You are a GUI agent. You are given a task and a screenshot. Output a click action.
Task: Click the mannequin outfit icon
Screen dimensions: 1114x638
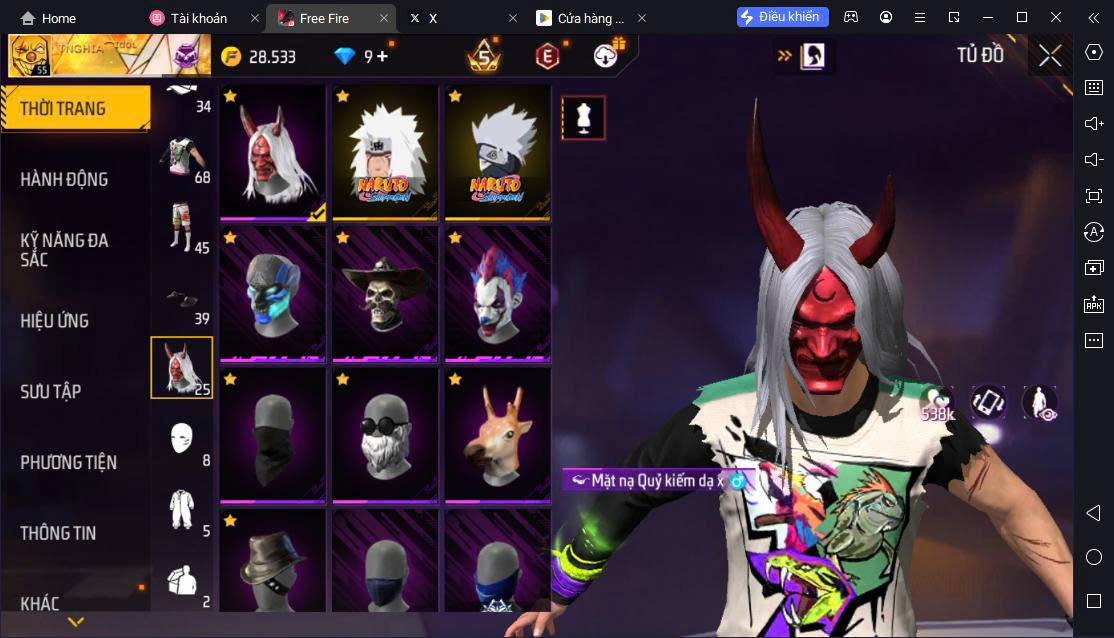[x=582, y=118]
